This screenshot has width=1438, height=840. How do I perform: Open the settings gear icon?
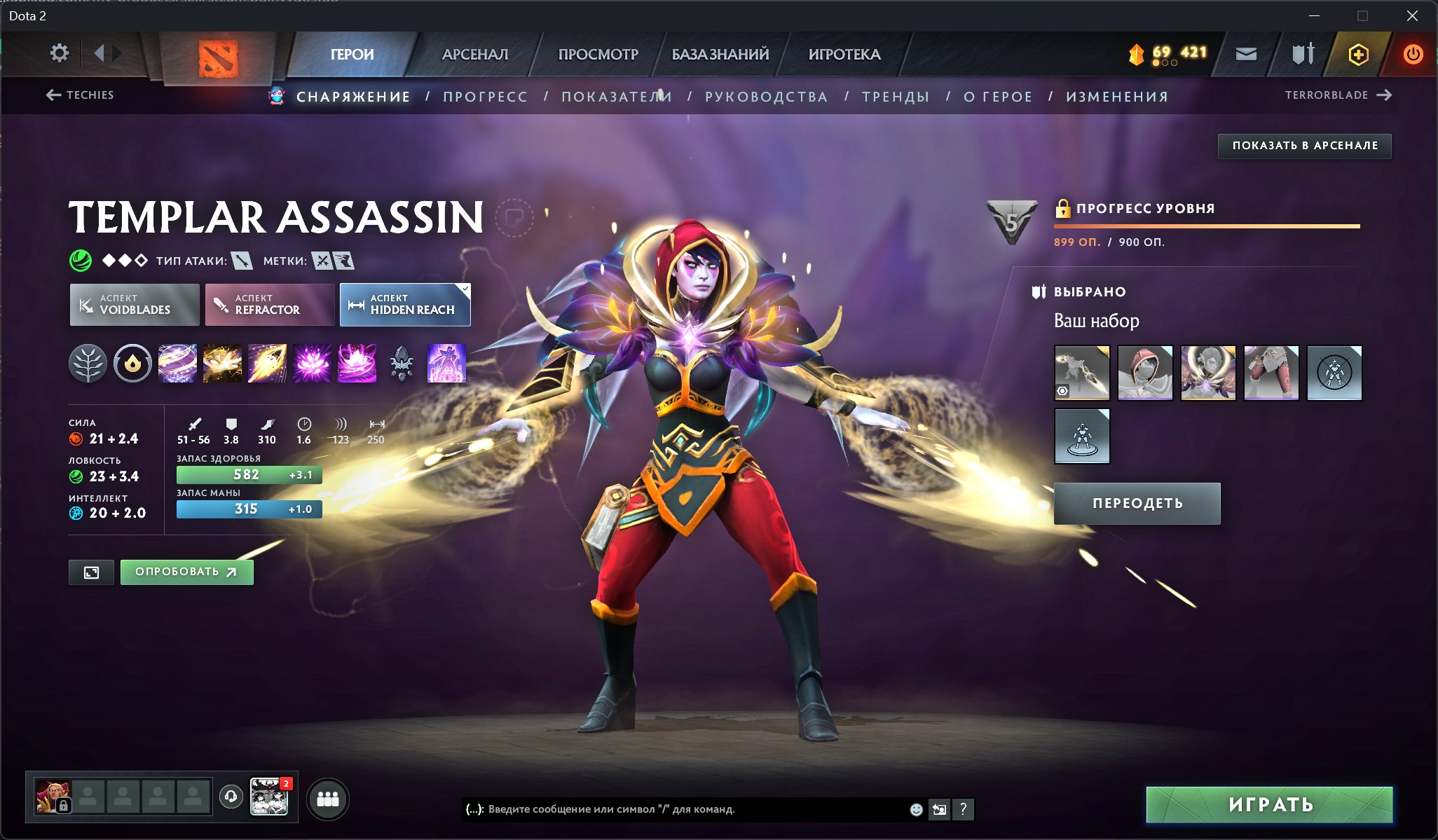pos(60,53)
